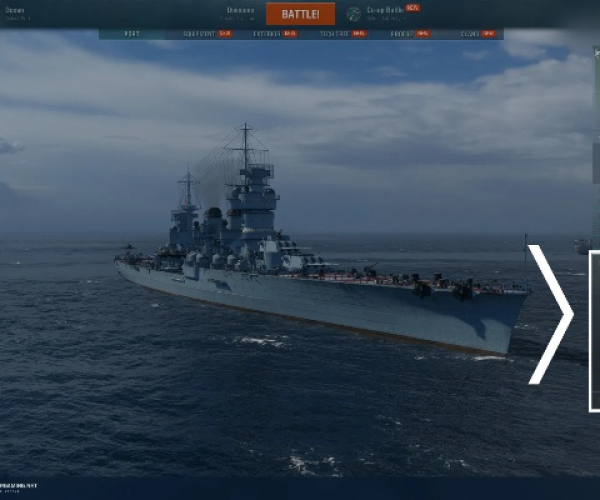
Task: Open the Profile tab
Action: pos(403,34)
